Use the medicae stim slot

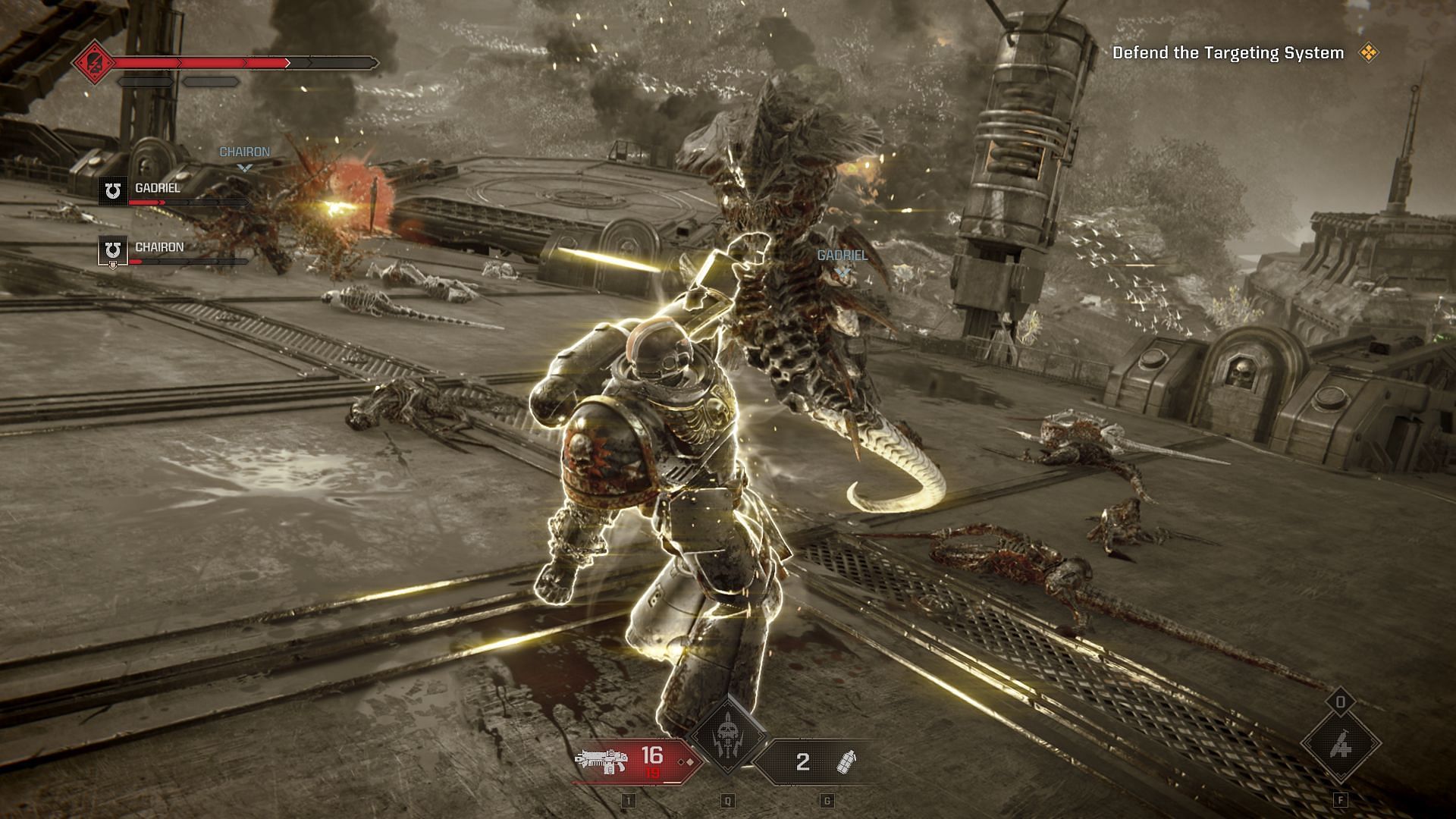1340,745
